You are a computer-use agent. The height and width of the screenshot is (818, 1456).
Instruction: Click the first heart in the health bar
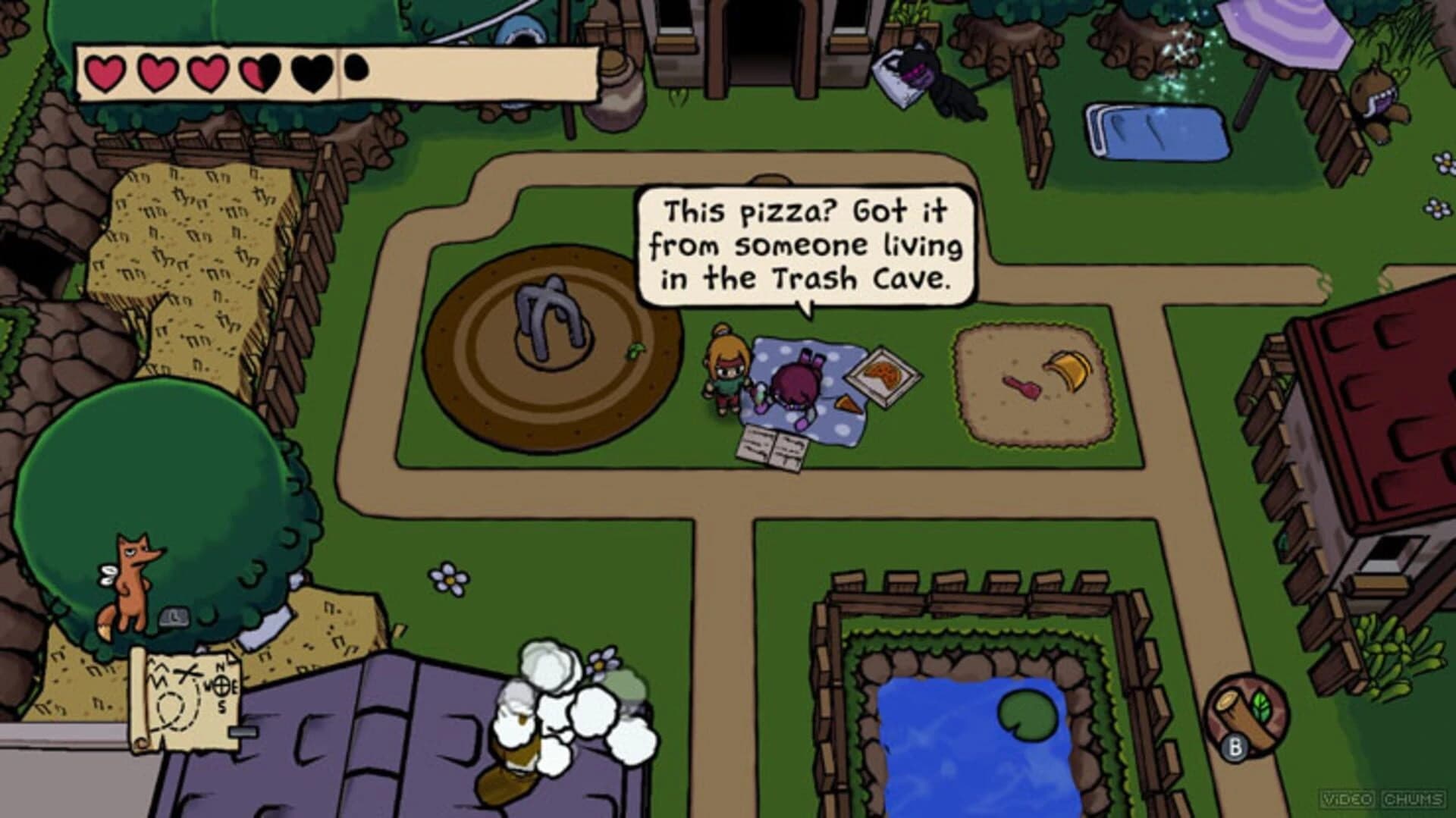click(104, 72)
